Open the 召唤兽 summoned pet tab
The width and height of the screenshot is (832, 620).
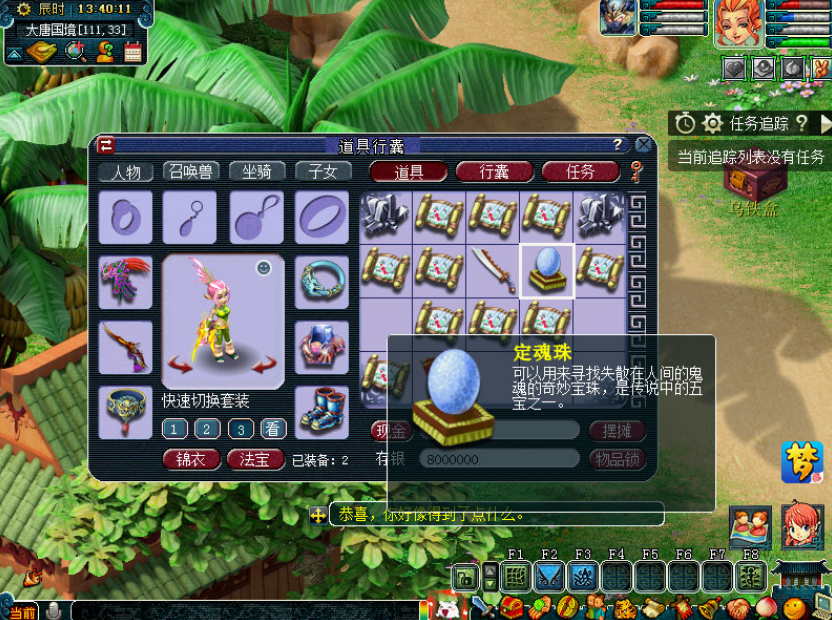point(191,172)
